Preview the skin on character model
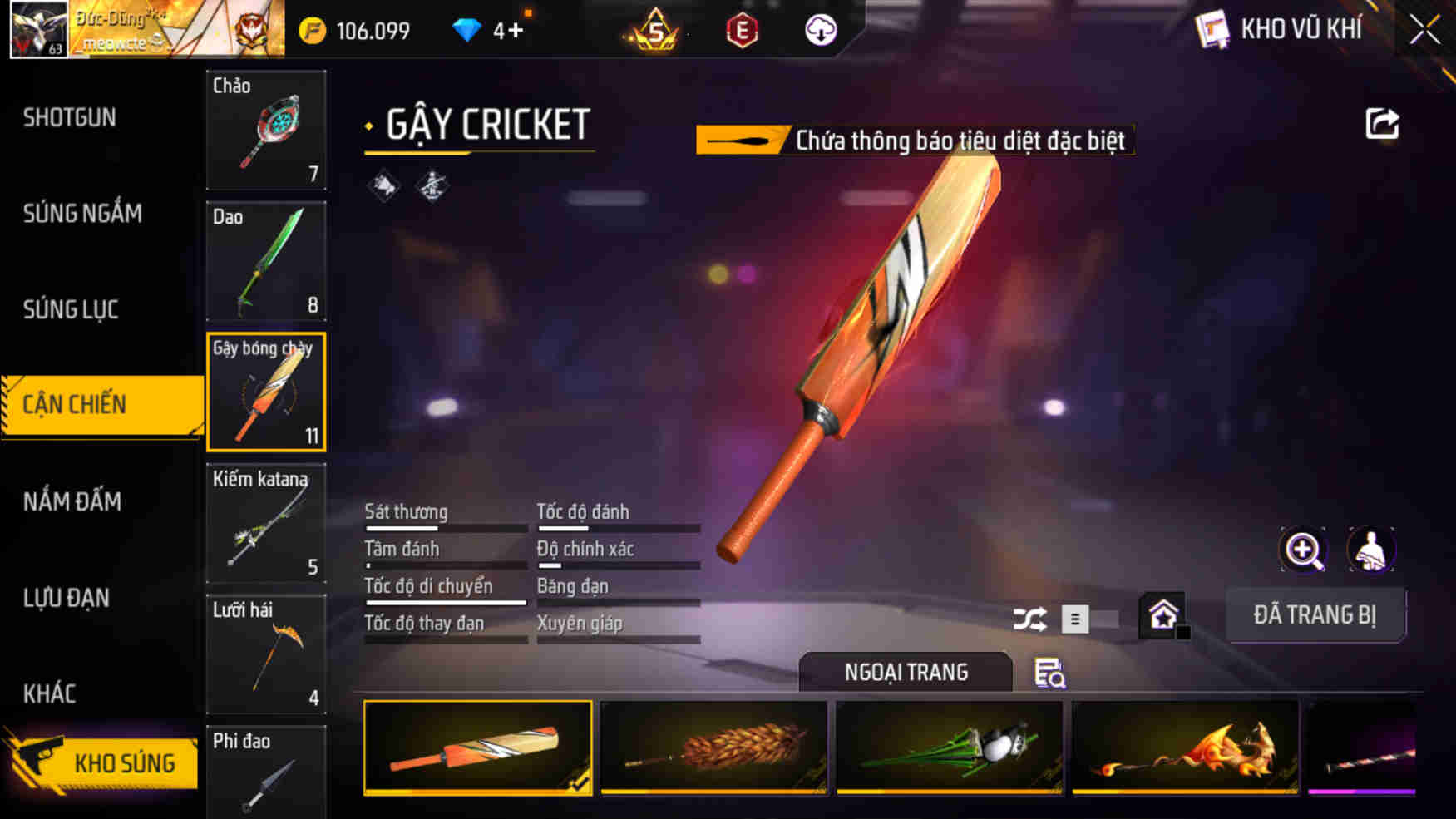The image size is (1456, 819). point(1372,550)
